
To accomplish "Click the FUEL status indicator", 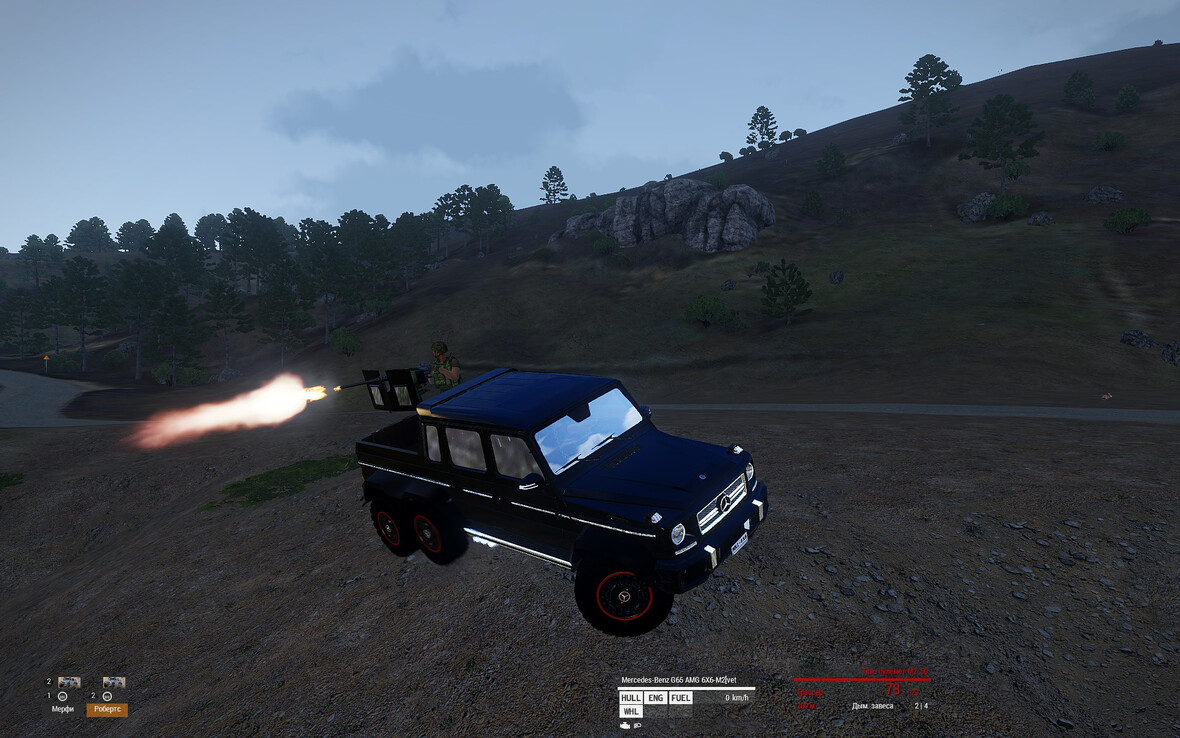I will [x=680, y=698].
